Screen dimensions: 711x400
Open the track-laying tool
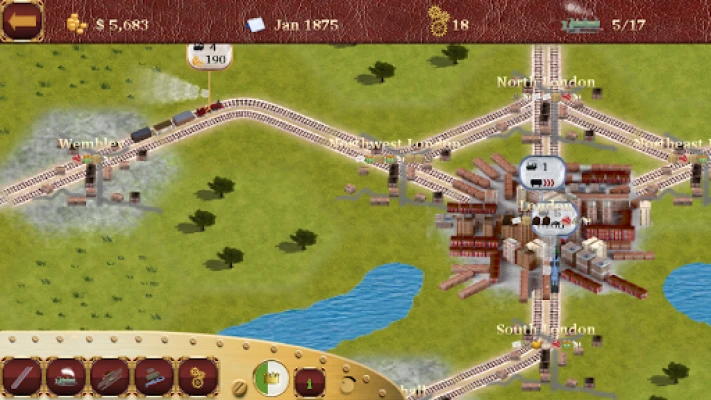pyautogui.click(x=22, y=377)
